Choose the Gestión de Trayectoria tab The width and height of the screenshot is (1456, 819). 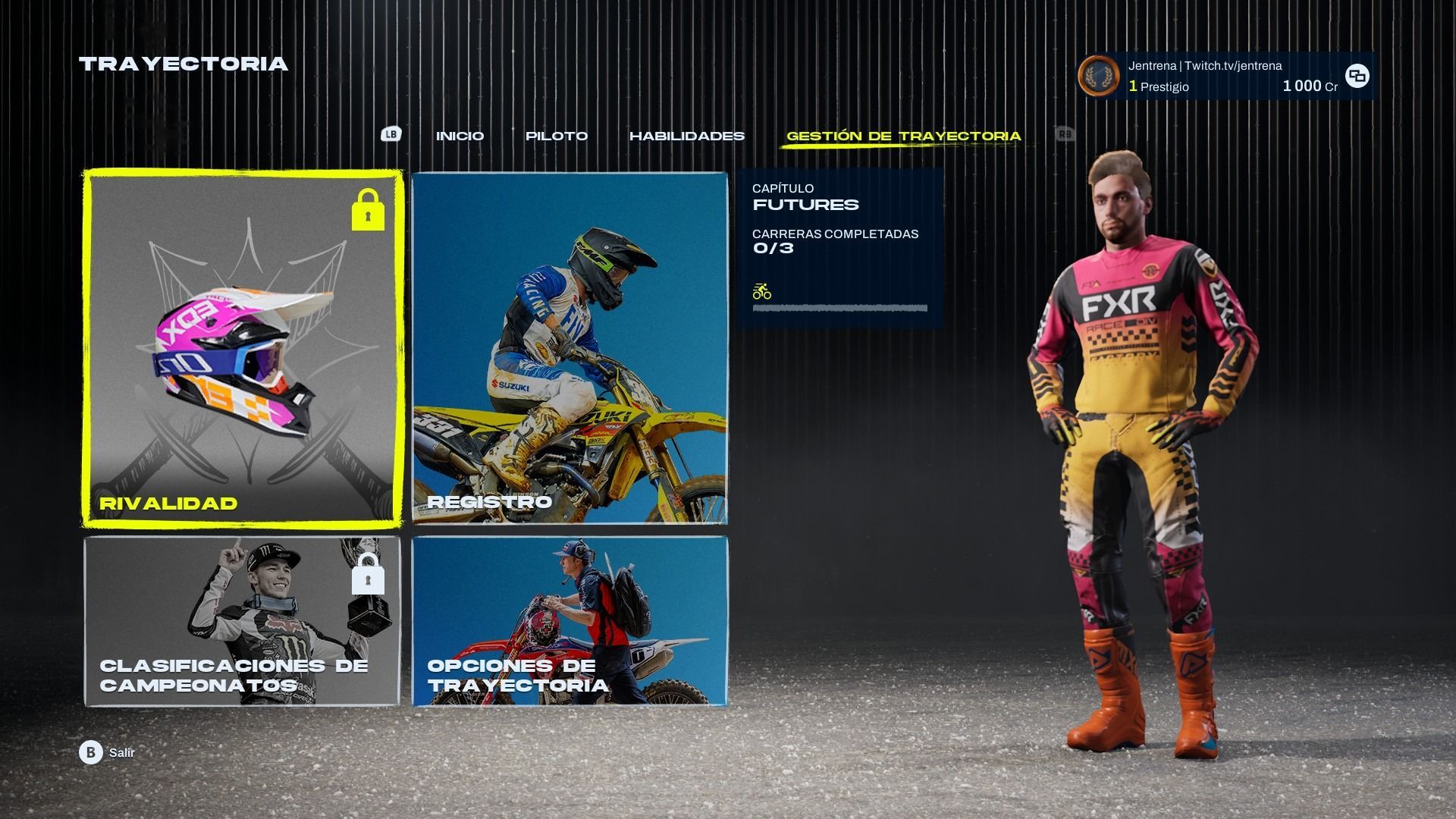pos(903,136)
